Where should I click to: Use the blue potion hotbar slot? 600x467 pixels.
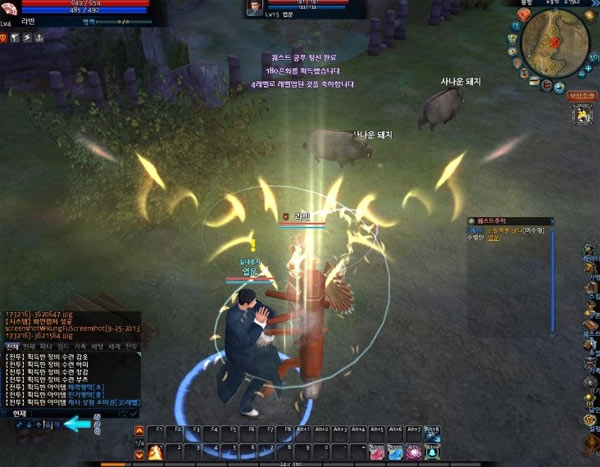coord(395,452)
